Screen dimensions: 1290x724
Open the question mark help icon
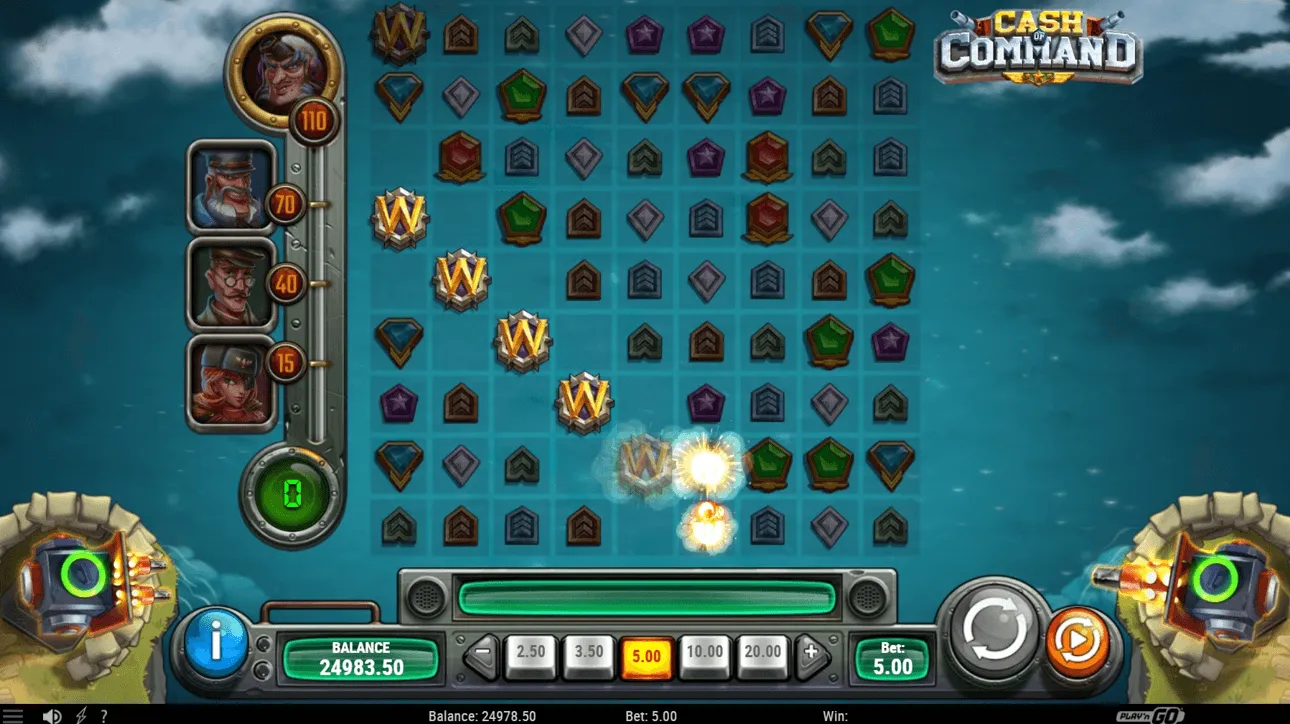coord(104,714)
